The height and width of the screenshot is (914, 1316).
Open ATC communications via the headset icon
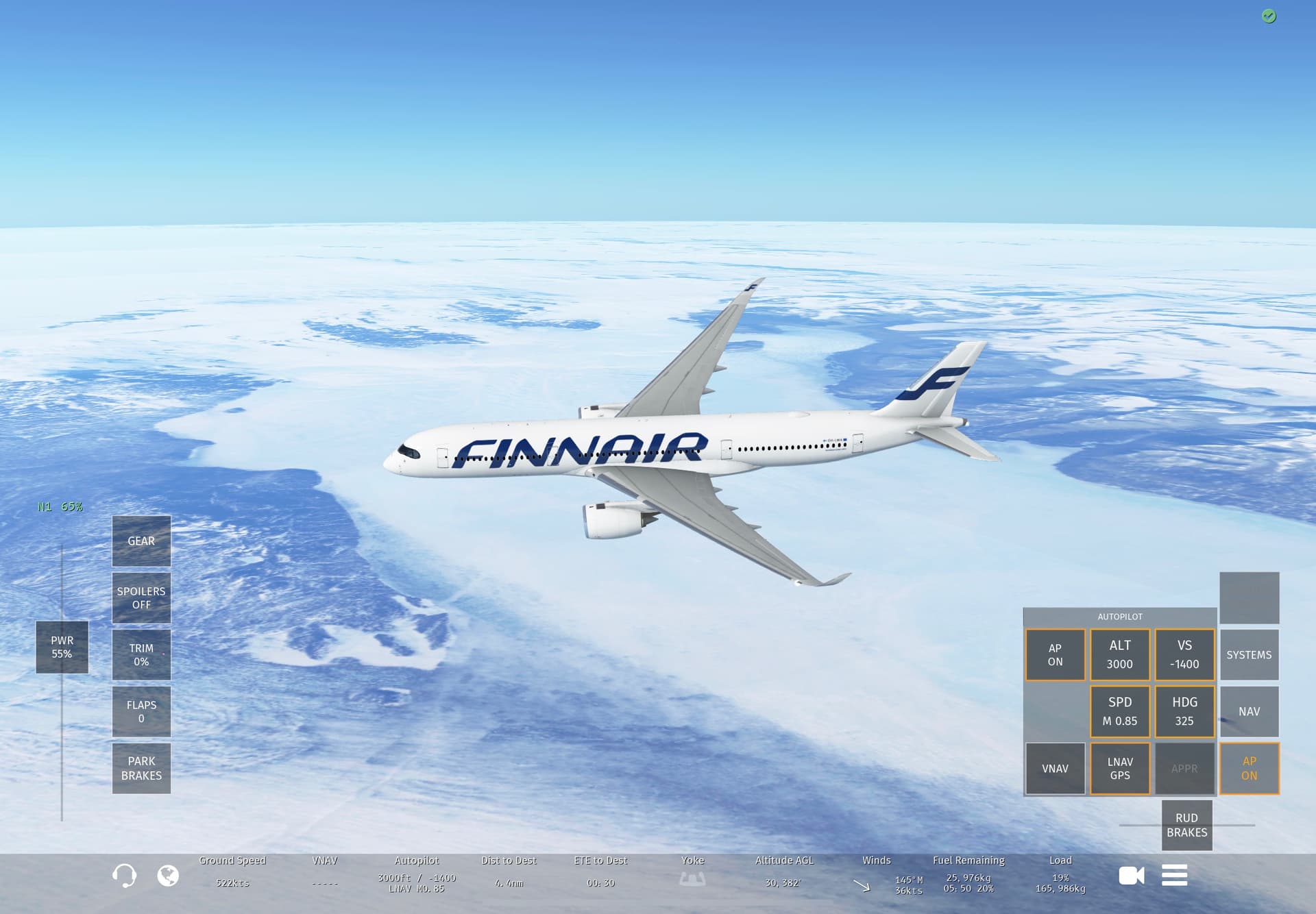124,876
